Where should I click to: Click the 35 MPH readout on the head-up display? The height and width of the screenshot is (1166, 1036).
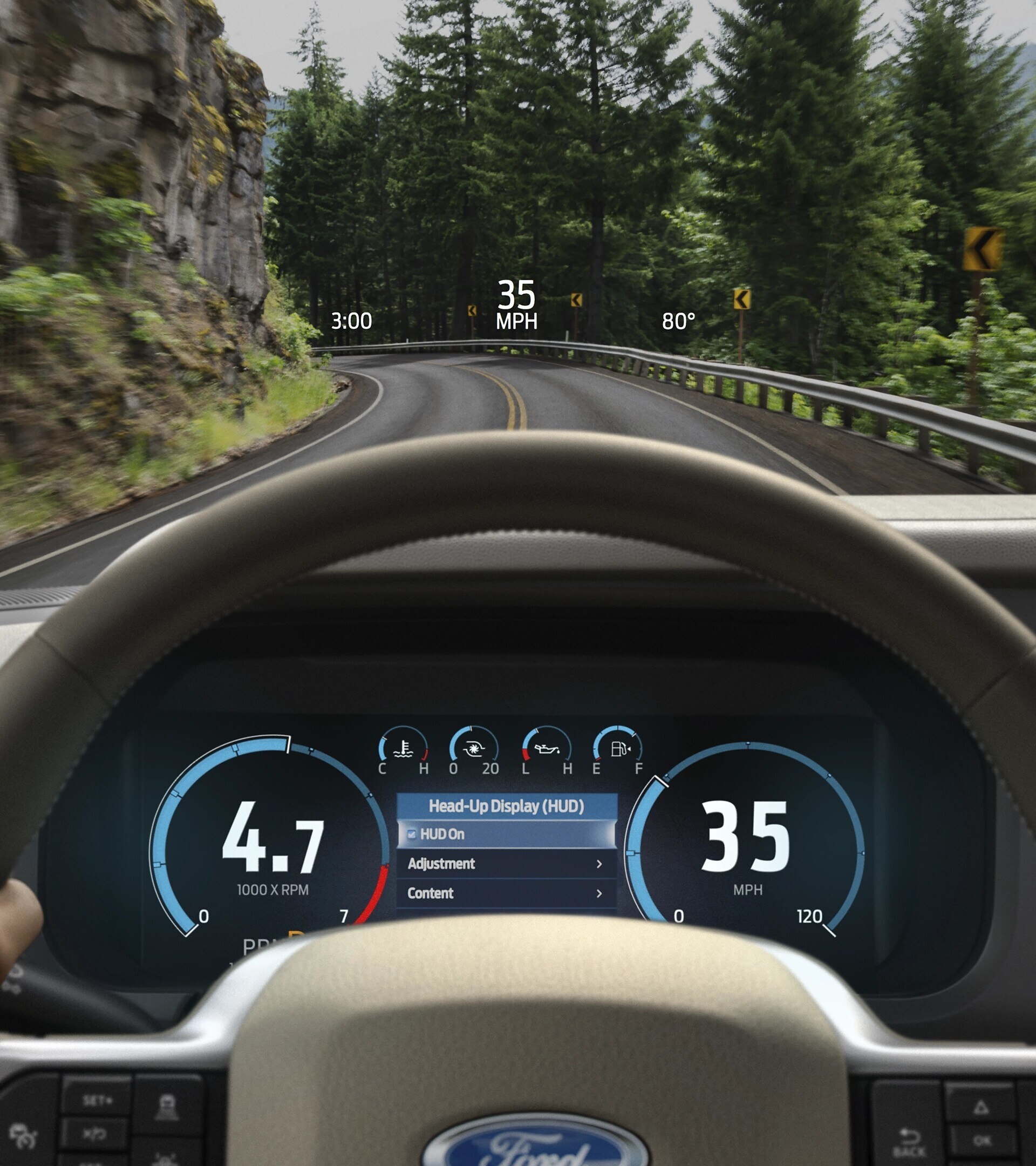click(516, 303)
